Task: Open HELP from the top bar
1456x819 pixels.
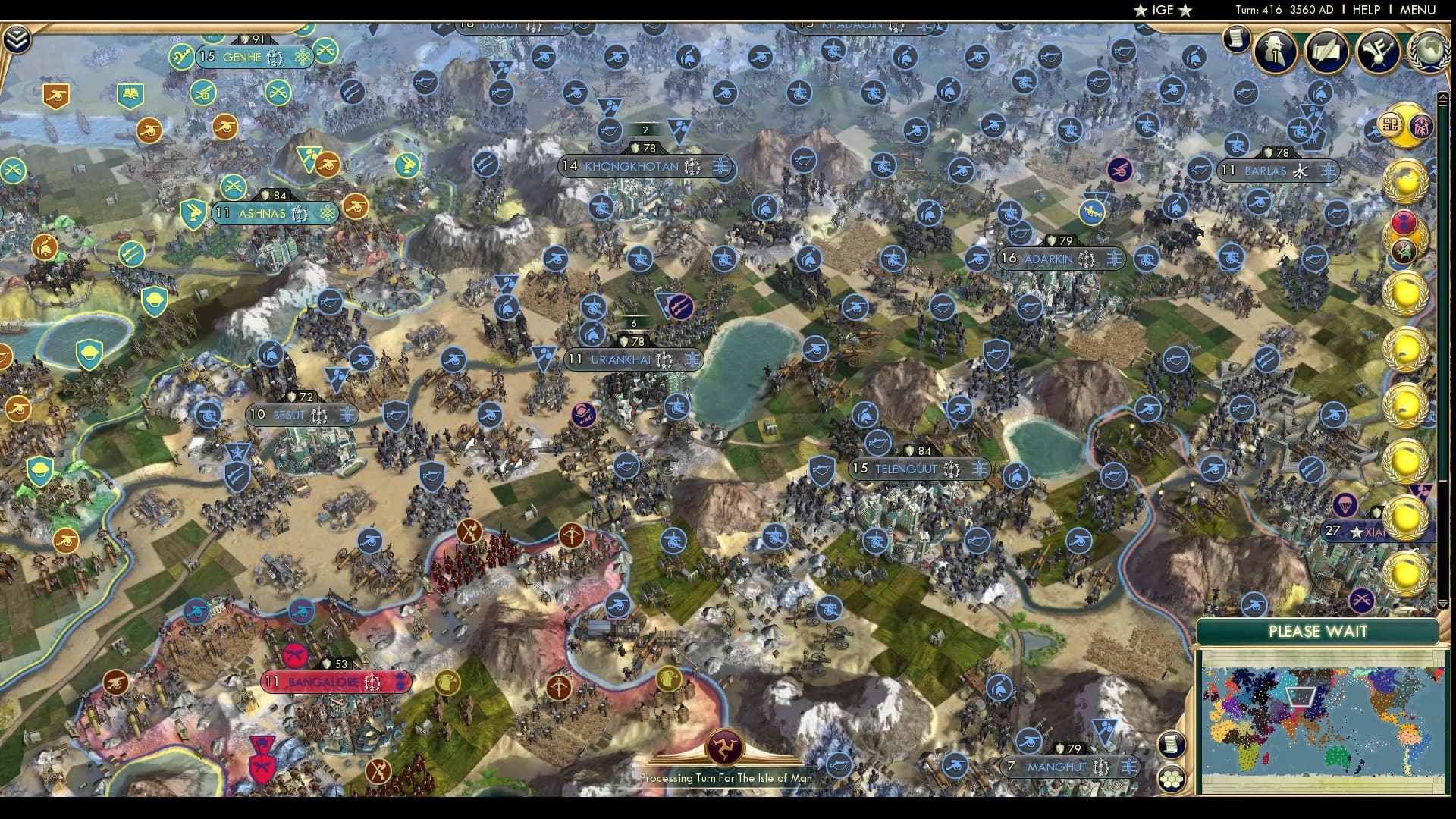Action: [1369, 11]
